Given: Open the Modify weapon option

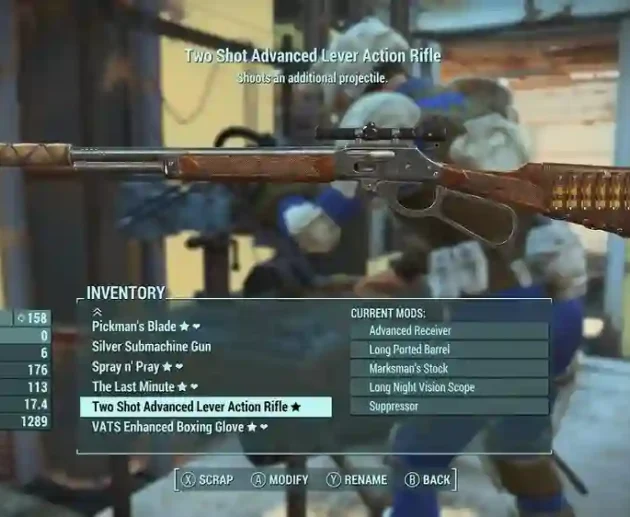Looking at the screenshot, I should tap(279, 480).
